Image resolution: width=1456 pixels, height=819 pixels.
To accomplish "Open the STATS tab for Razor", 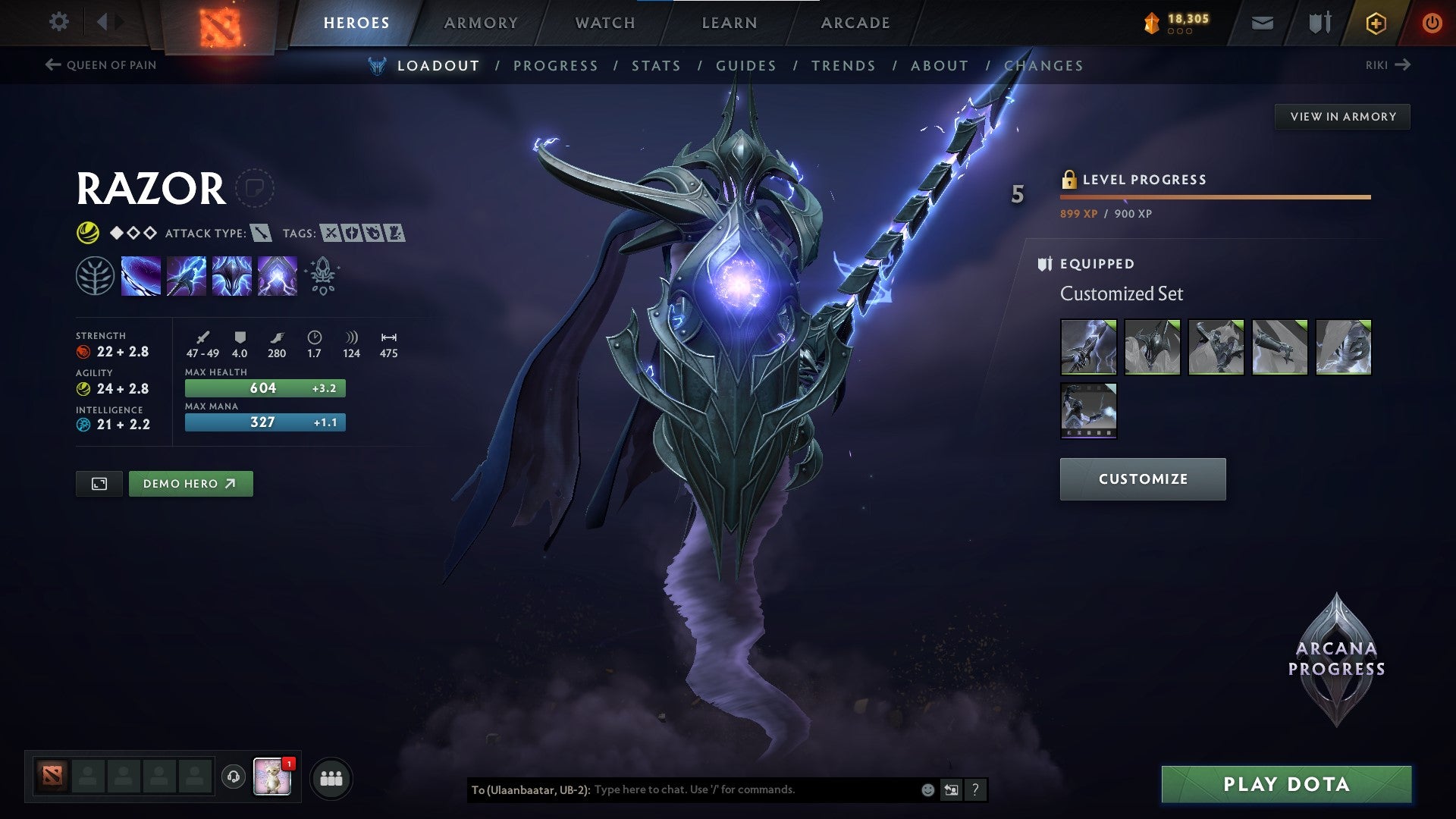I will [x=657, y=65].
